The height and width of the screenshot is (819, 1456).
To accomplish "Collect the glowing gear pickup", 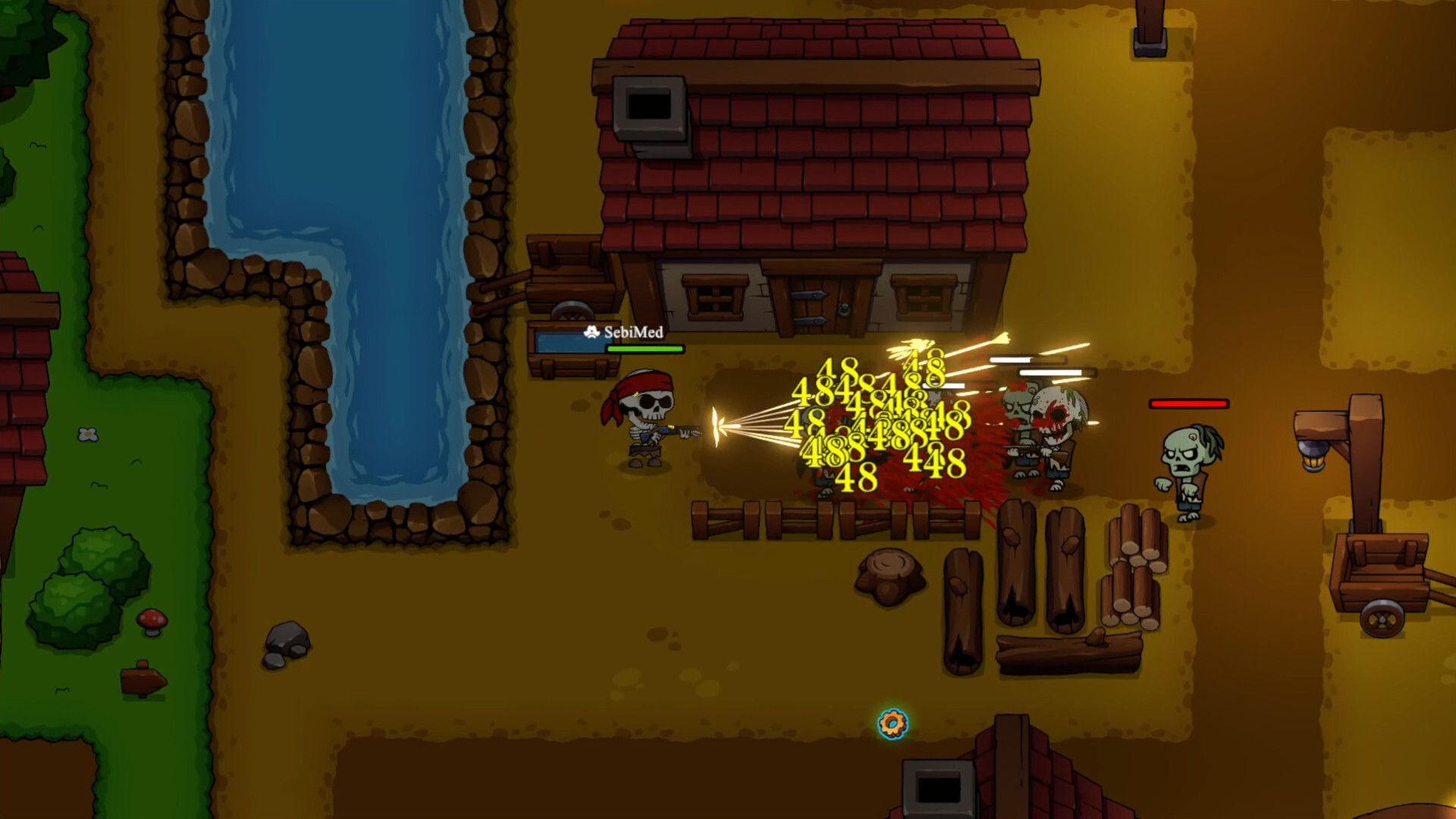I will point(893,724).
